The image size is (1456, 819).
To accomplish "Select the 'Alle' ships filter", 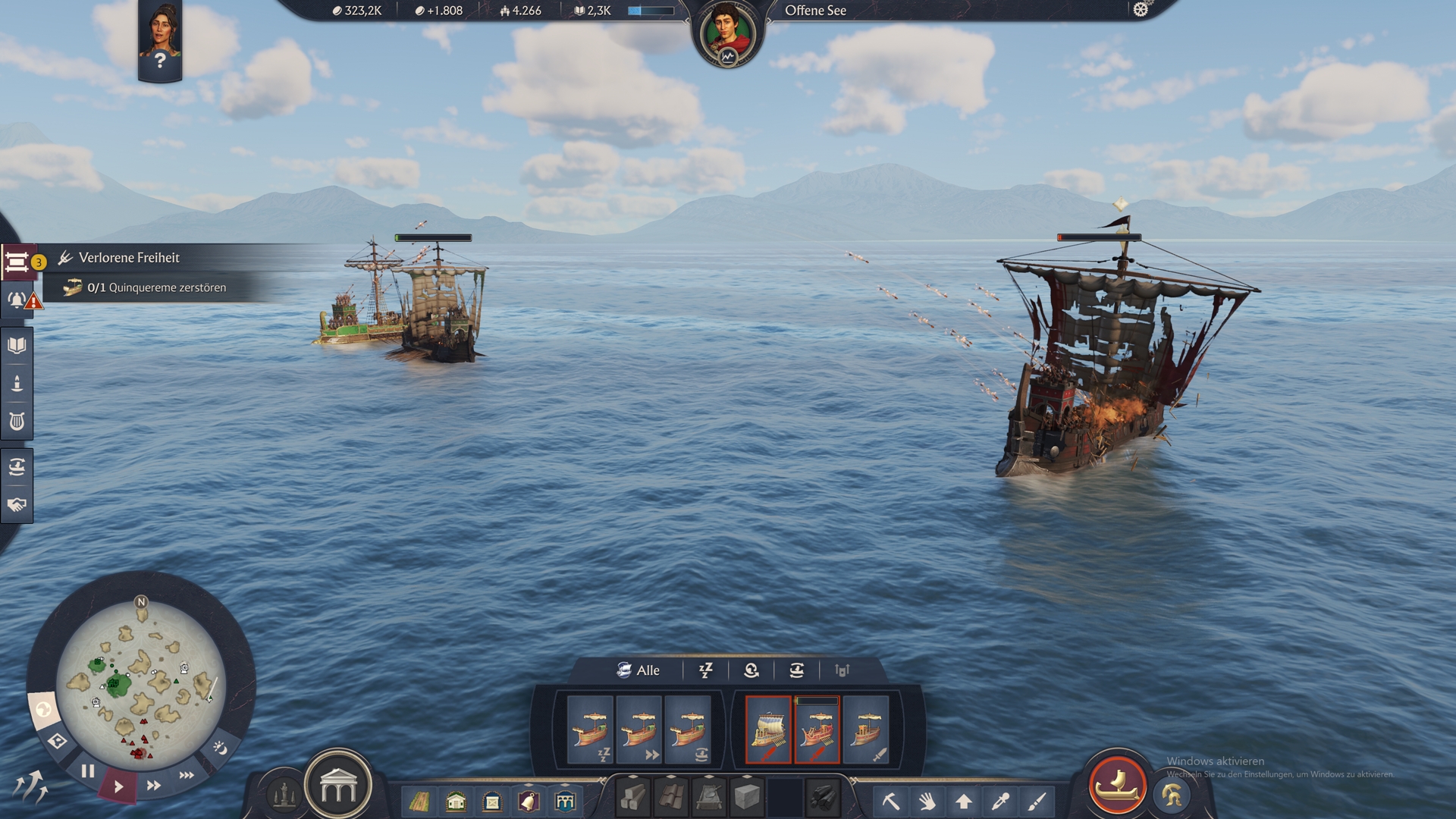I will pos(639,670).
